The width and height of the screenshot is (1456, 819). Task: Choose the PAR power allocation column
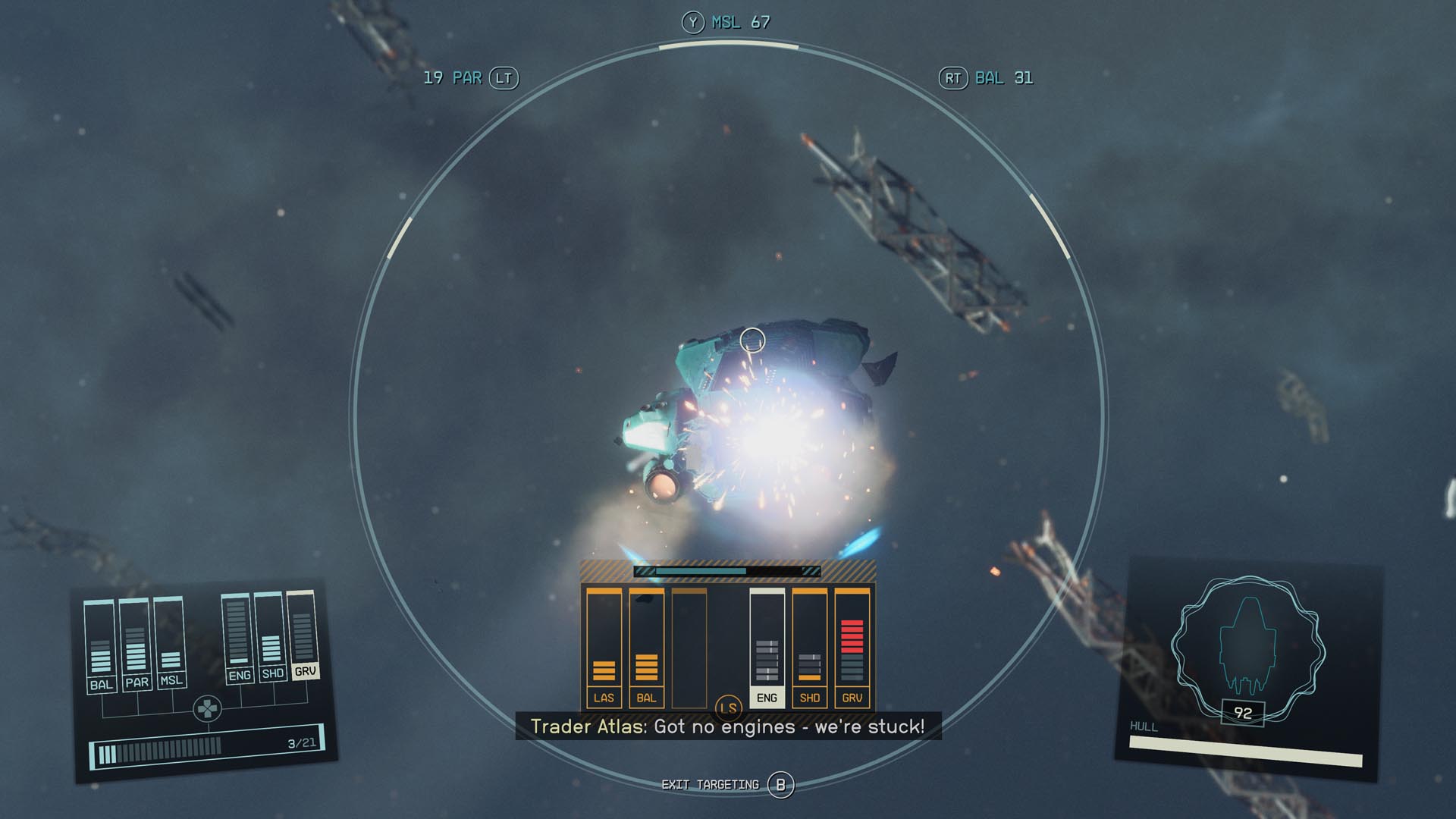136,643
